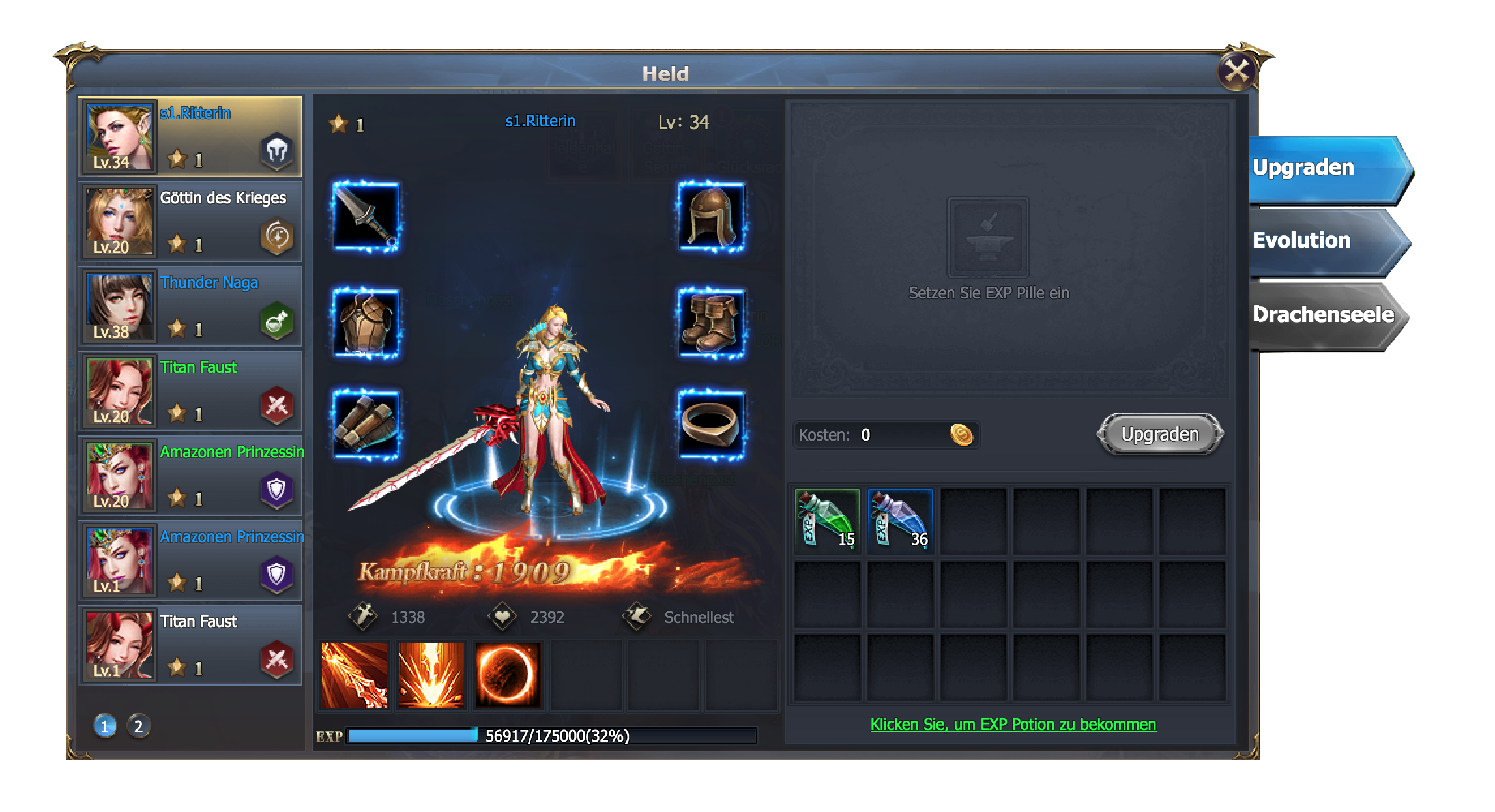This screenshot has height=812, width=1495.
Task: Select the s1.Ritterin hero entry
Action: pyautogui.click(x=190, y=138)
